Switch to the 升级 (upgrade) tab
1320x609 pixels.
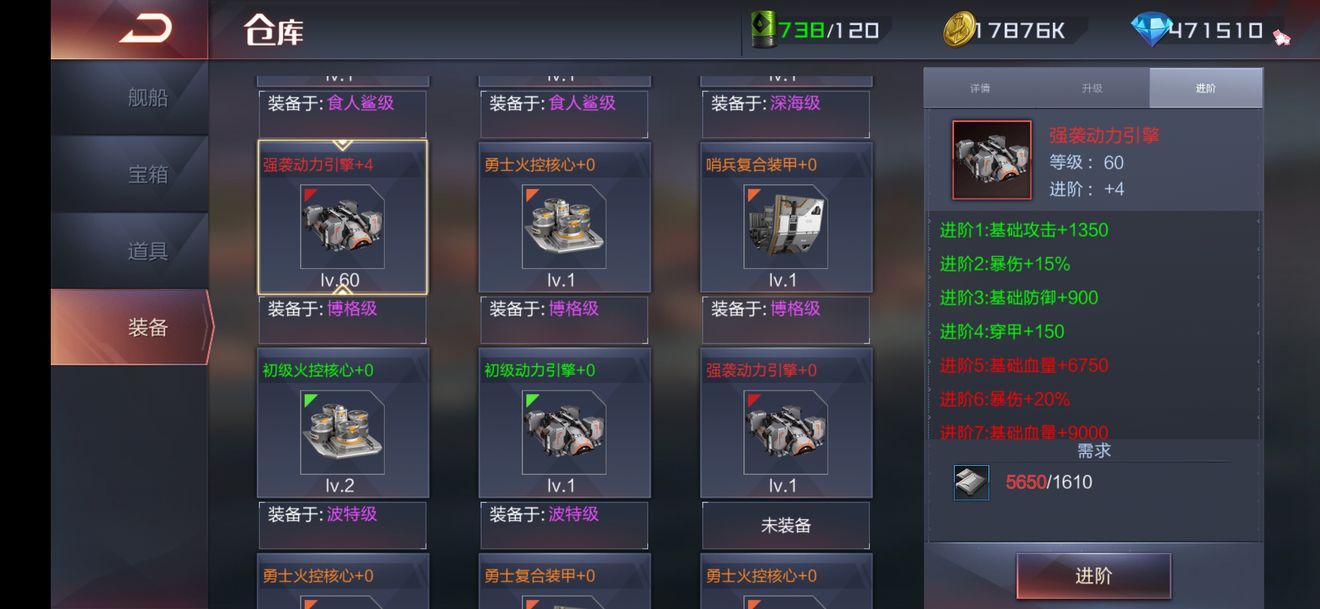pyautogui.click(x=1092, y=88)
